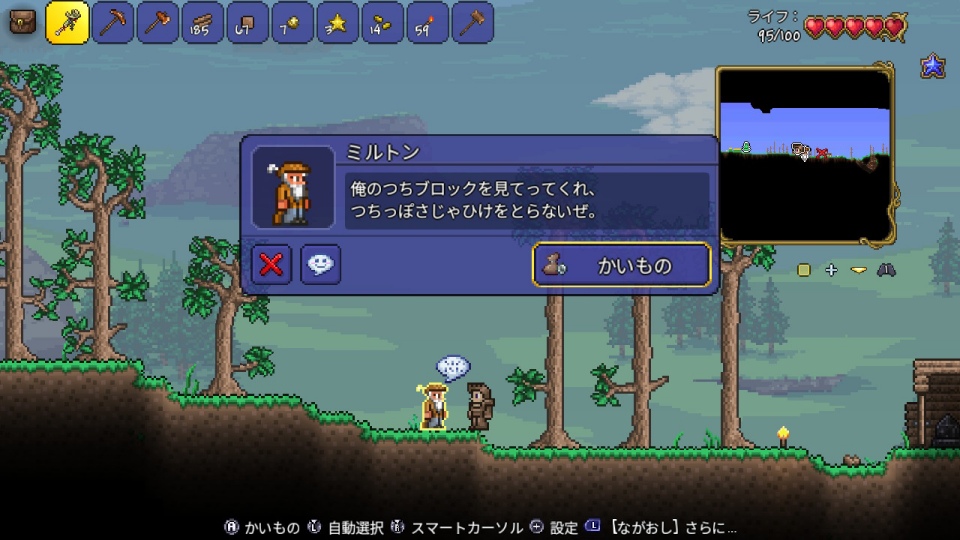Zoom in the minimap with plus
Viewport: 960px width, 540px height.
click(831, 270)
